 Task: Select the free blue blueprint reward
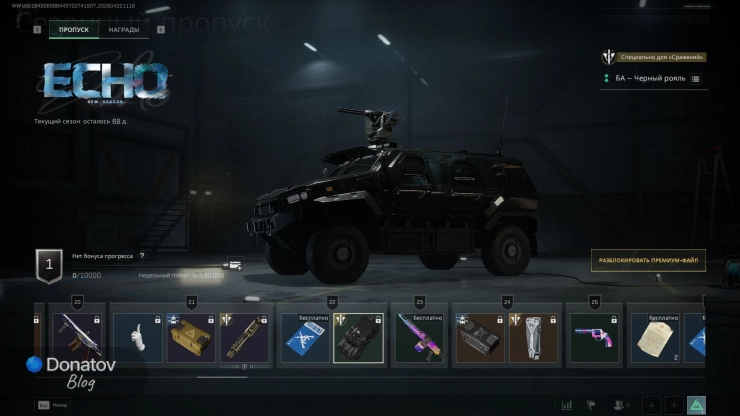click(304, 338)
